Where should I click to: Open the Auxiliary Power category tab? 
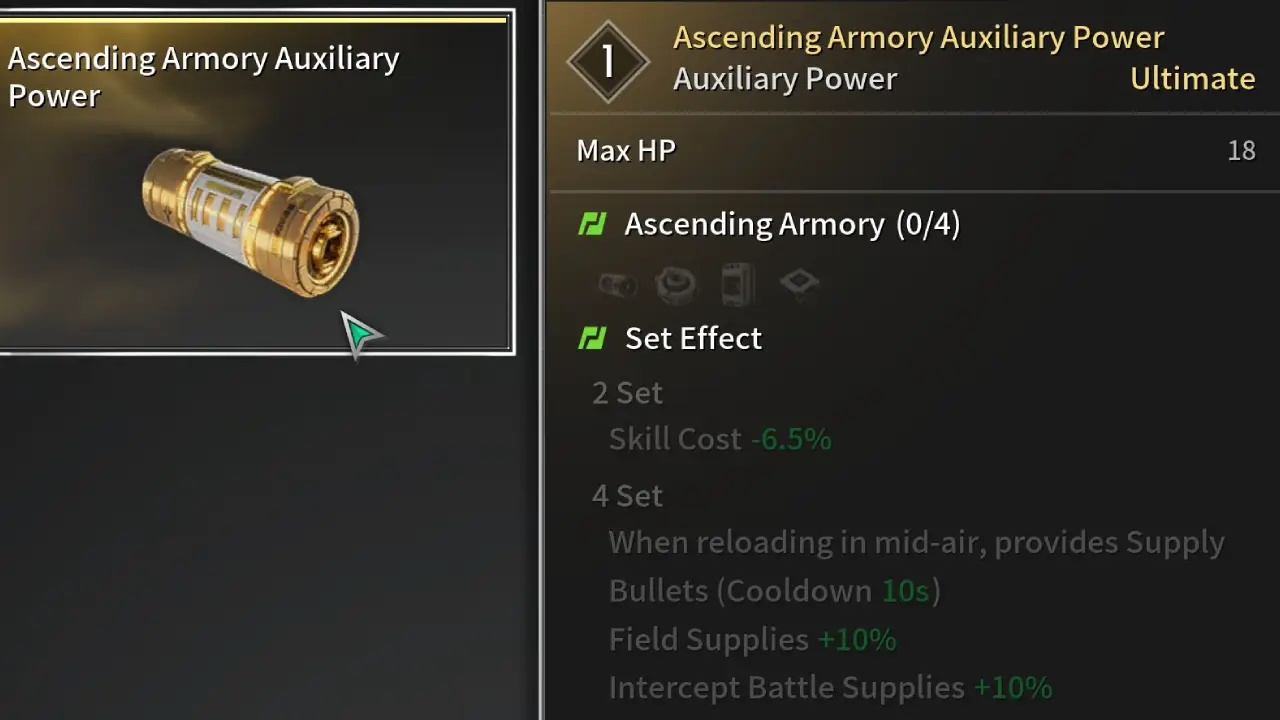[x=784, y=78]
